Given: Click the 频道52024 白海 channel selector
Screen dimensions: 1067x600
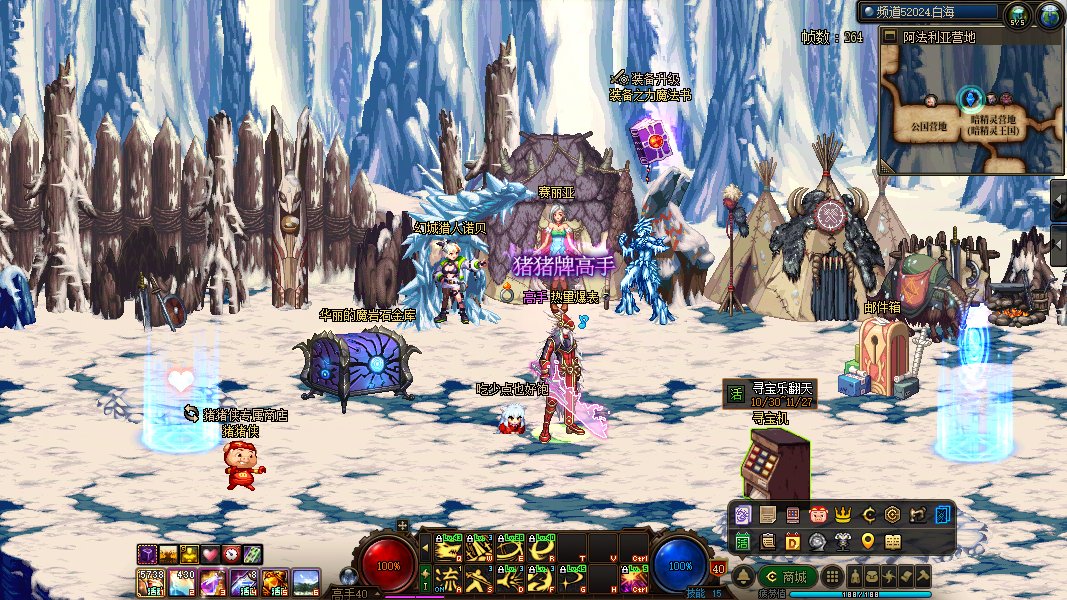Looking at the screenshot, I should [930, 12].
